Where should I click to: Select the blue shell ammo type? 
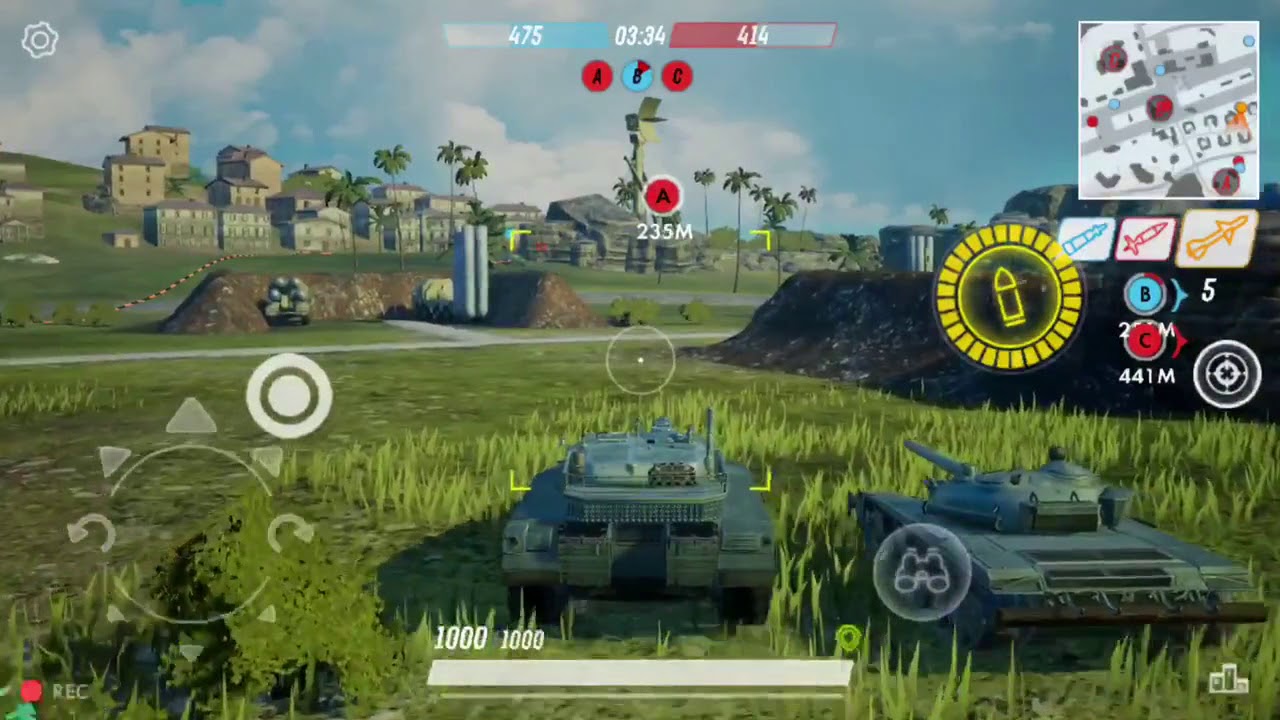pos(1085,241)
